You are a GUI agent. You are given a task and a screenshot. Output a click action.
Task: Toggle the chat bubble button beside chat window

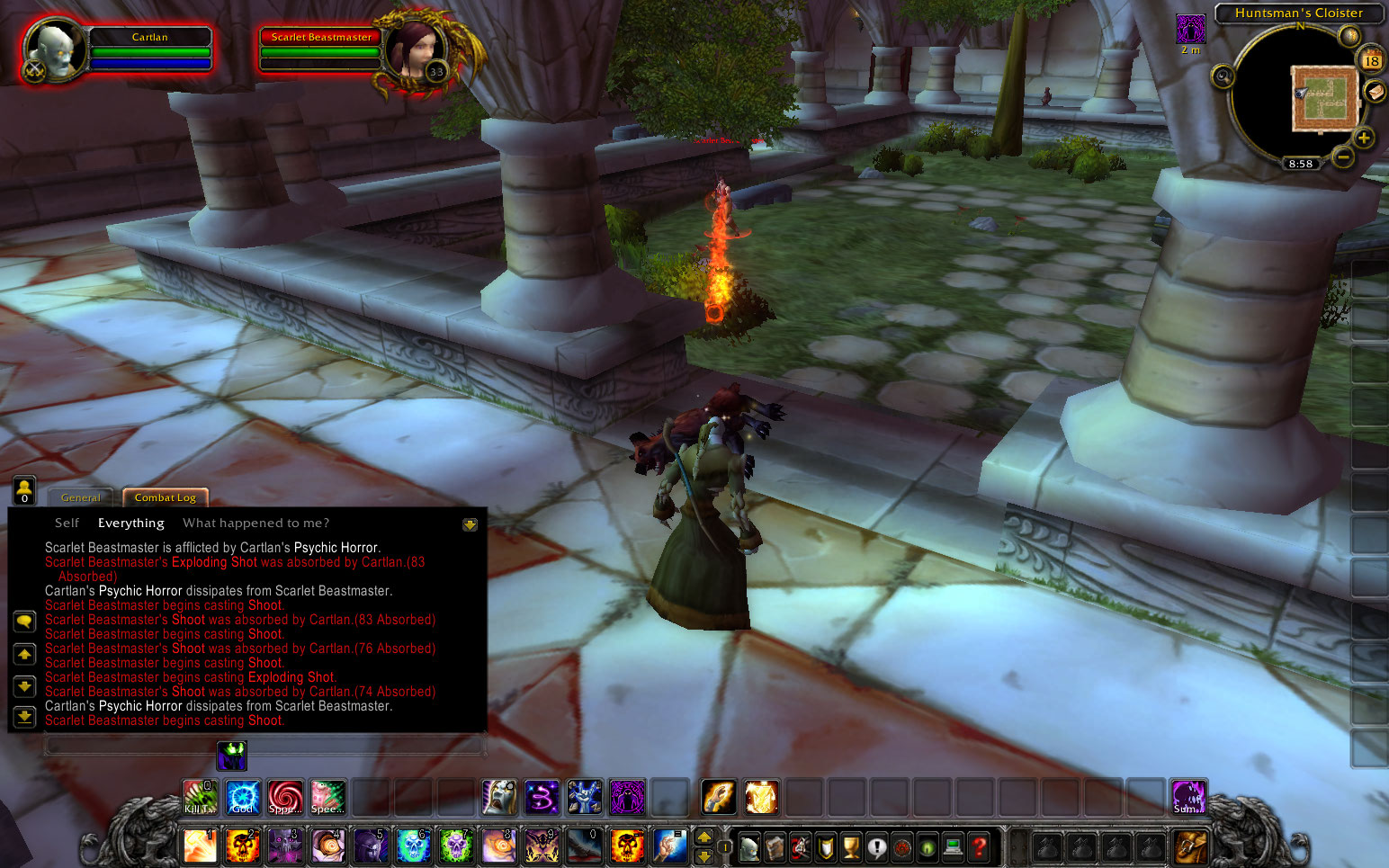click(x=24, y=621)
